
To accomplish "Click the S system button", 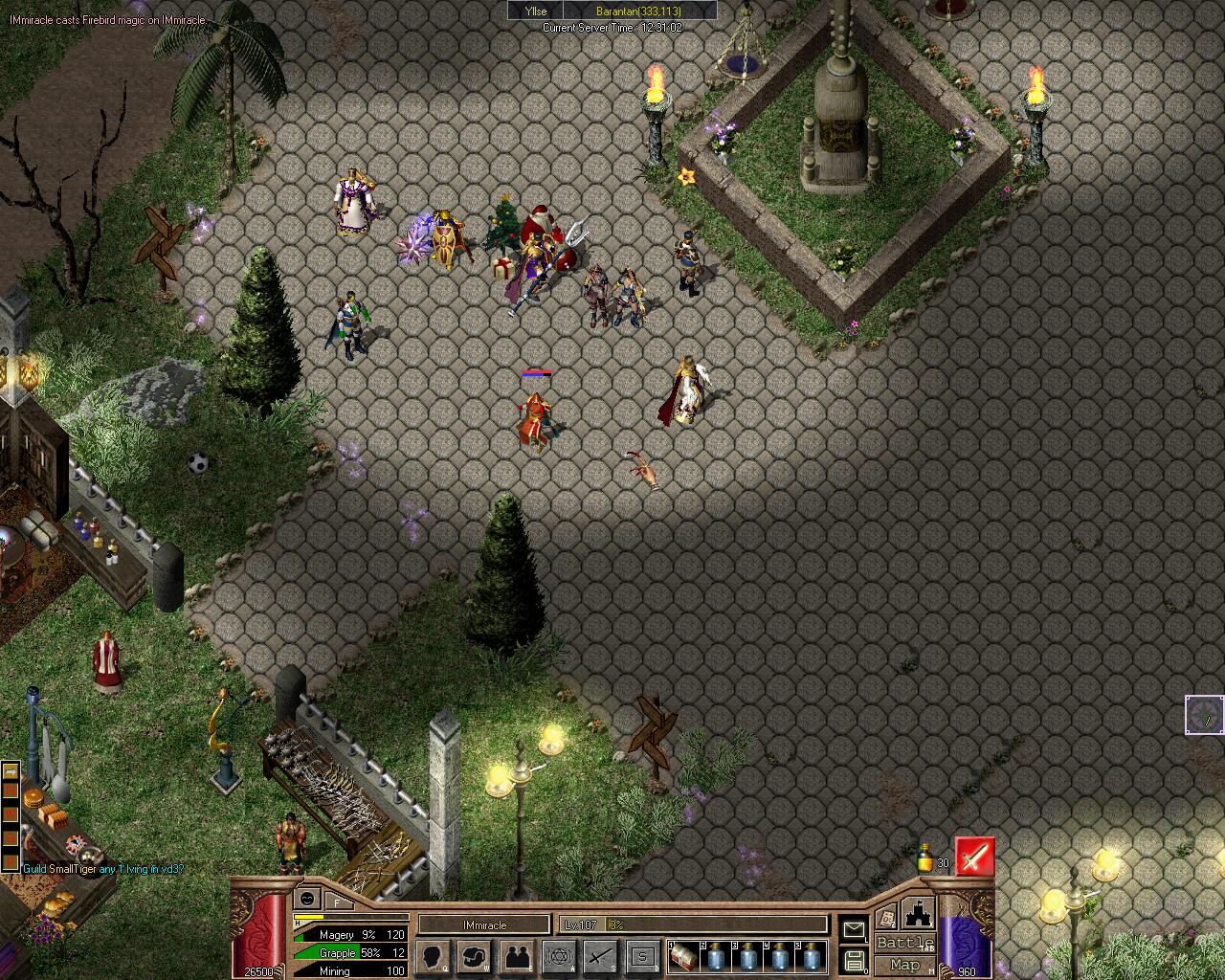I will [x=642, y=955].
